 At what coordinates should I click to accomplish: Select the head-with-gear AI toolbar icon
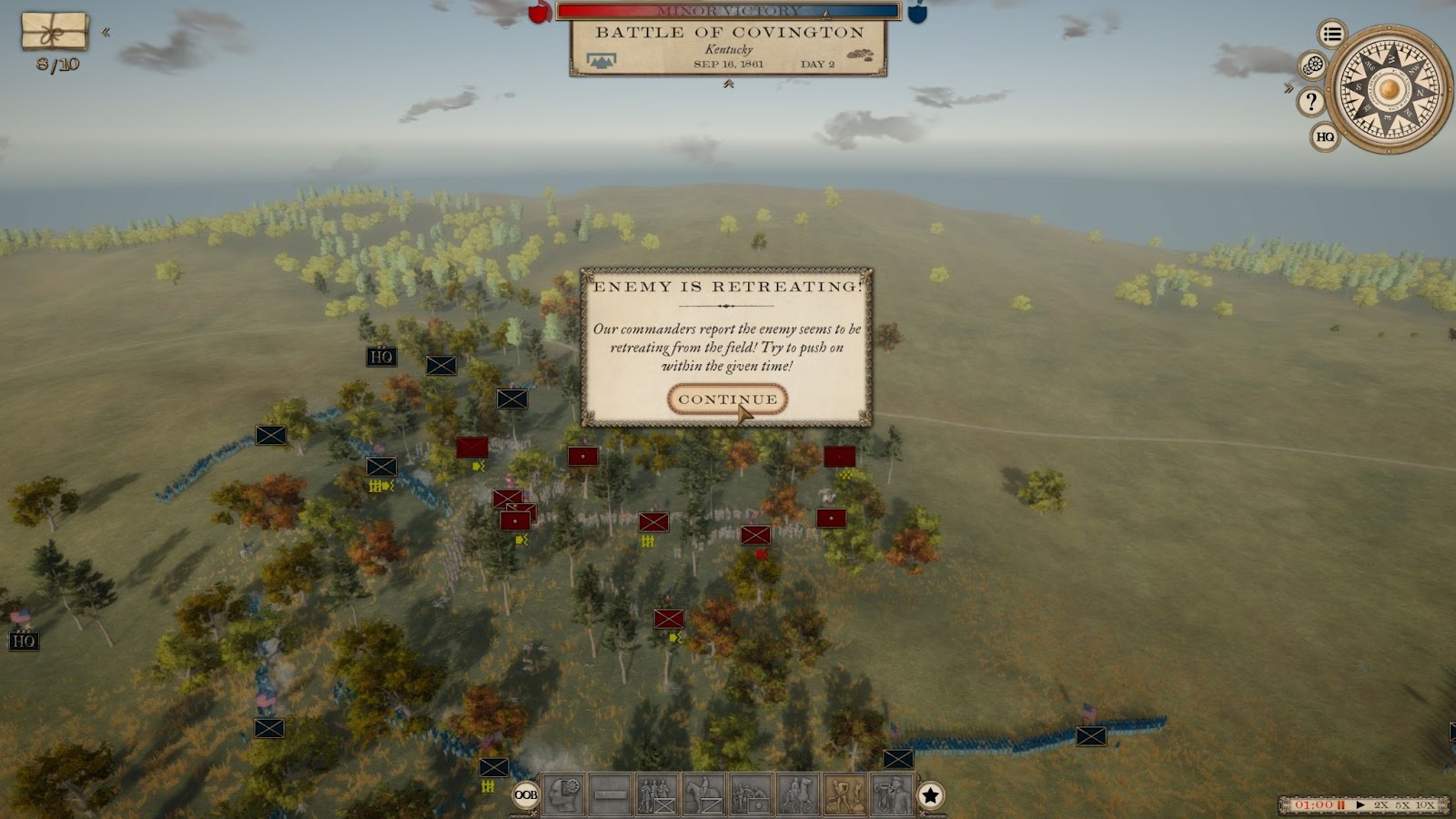(x=564, y=794)
